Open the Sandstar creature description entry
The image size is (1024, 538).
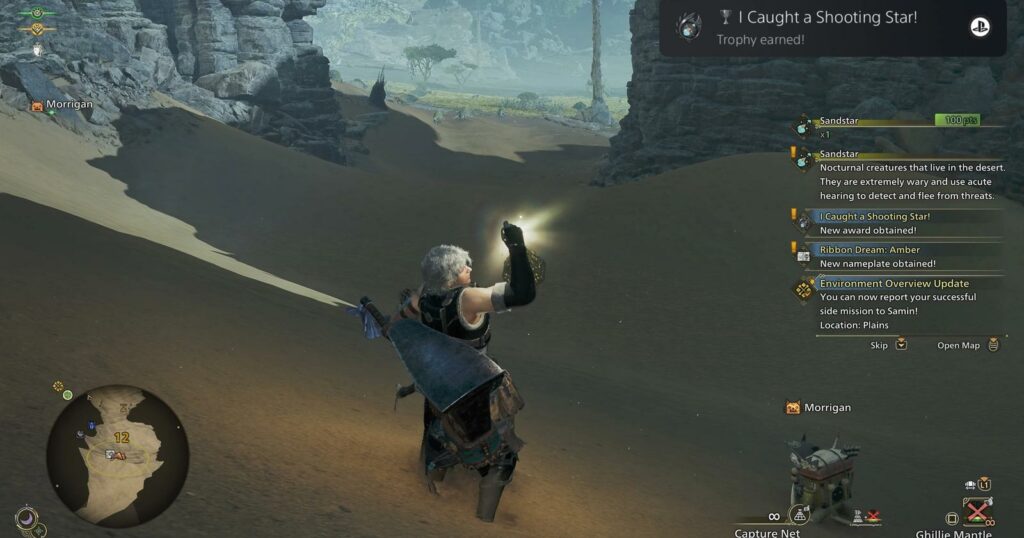point(900,175)
